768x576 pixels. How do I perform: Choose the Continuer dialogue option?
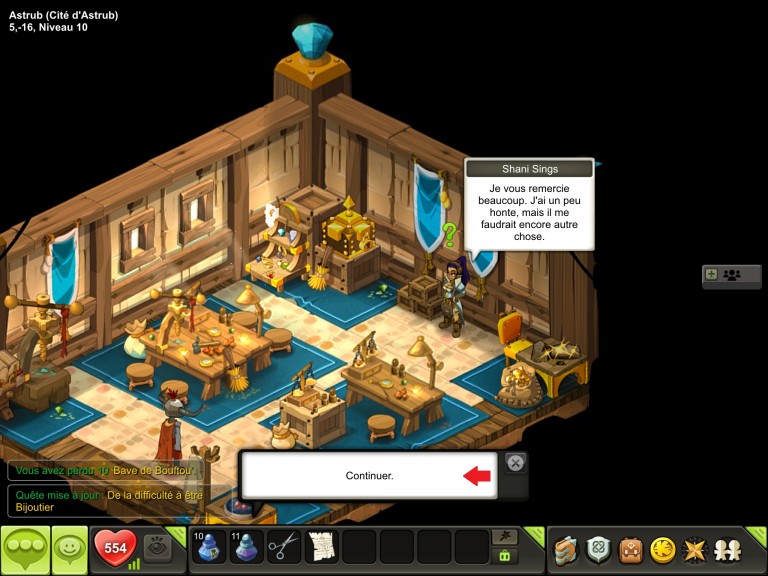(369, 475)
